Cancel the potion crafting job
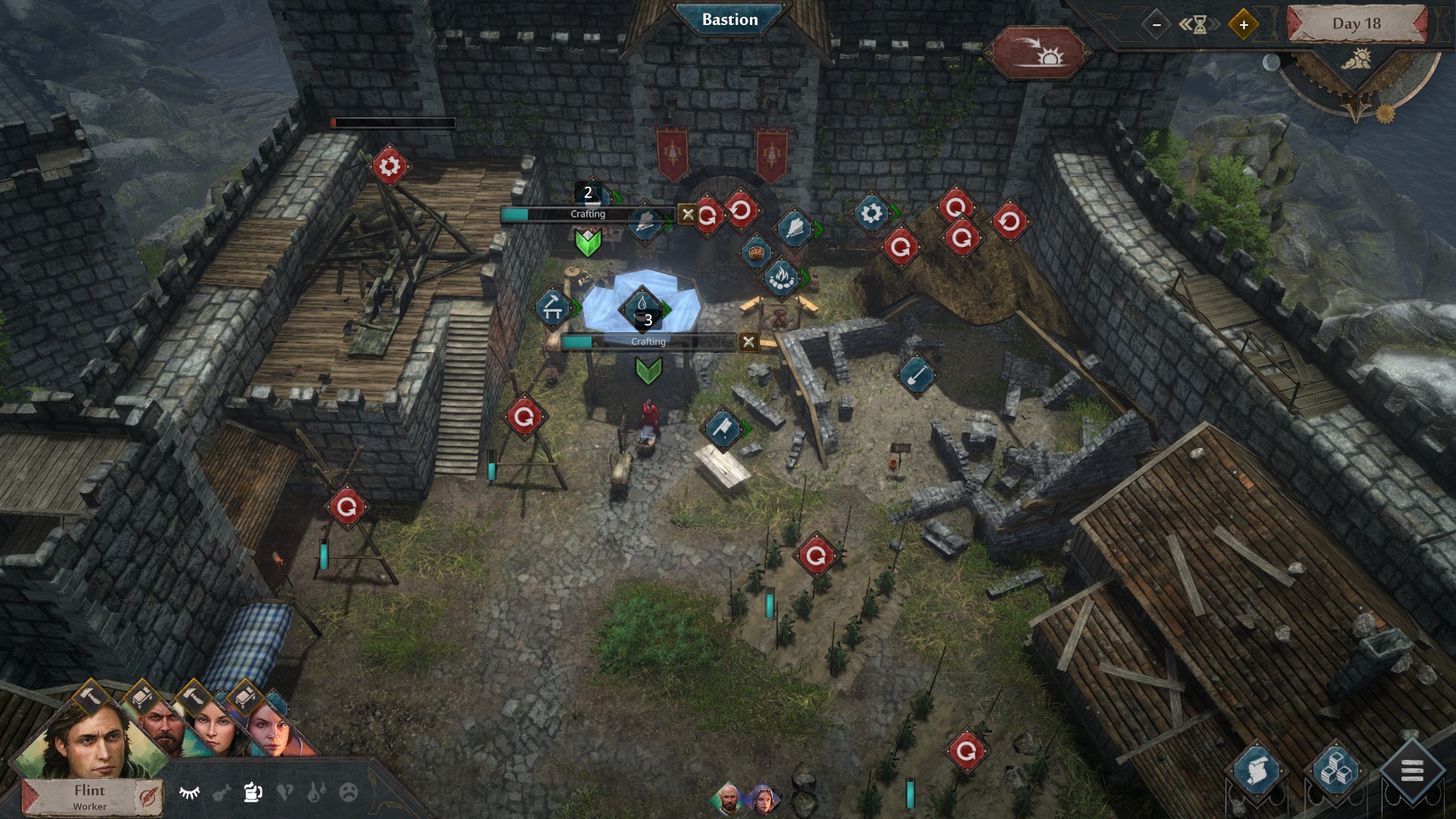 tap(688, 215)
